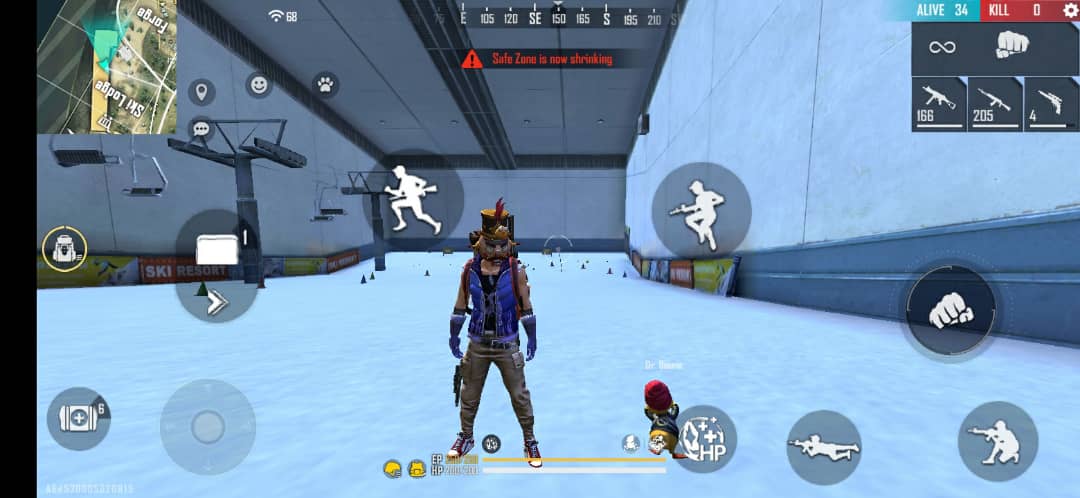
Task: Activate the sprint running button
Action: [413, 199]
